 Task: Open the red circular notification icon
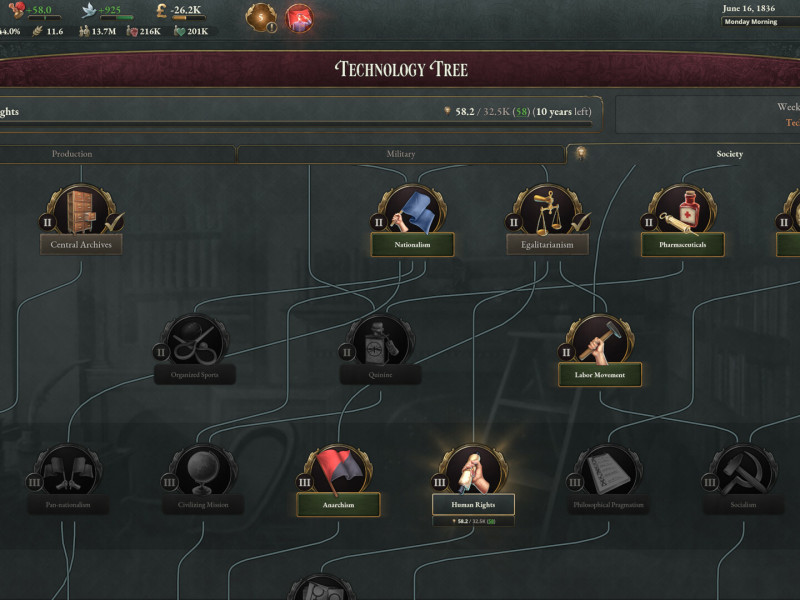[300, 17]
